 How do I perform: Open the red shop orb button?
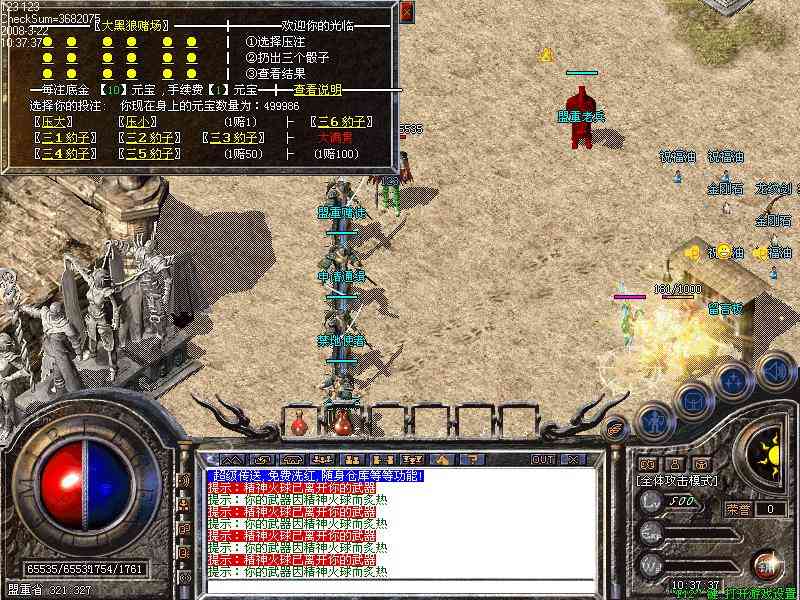tap(767, 565)
